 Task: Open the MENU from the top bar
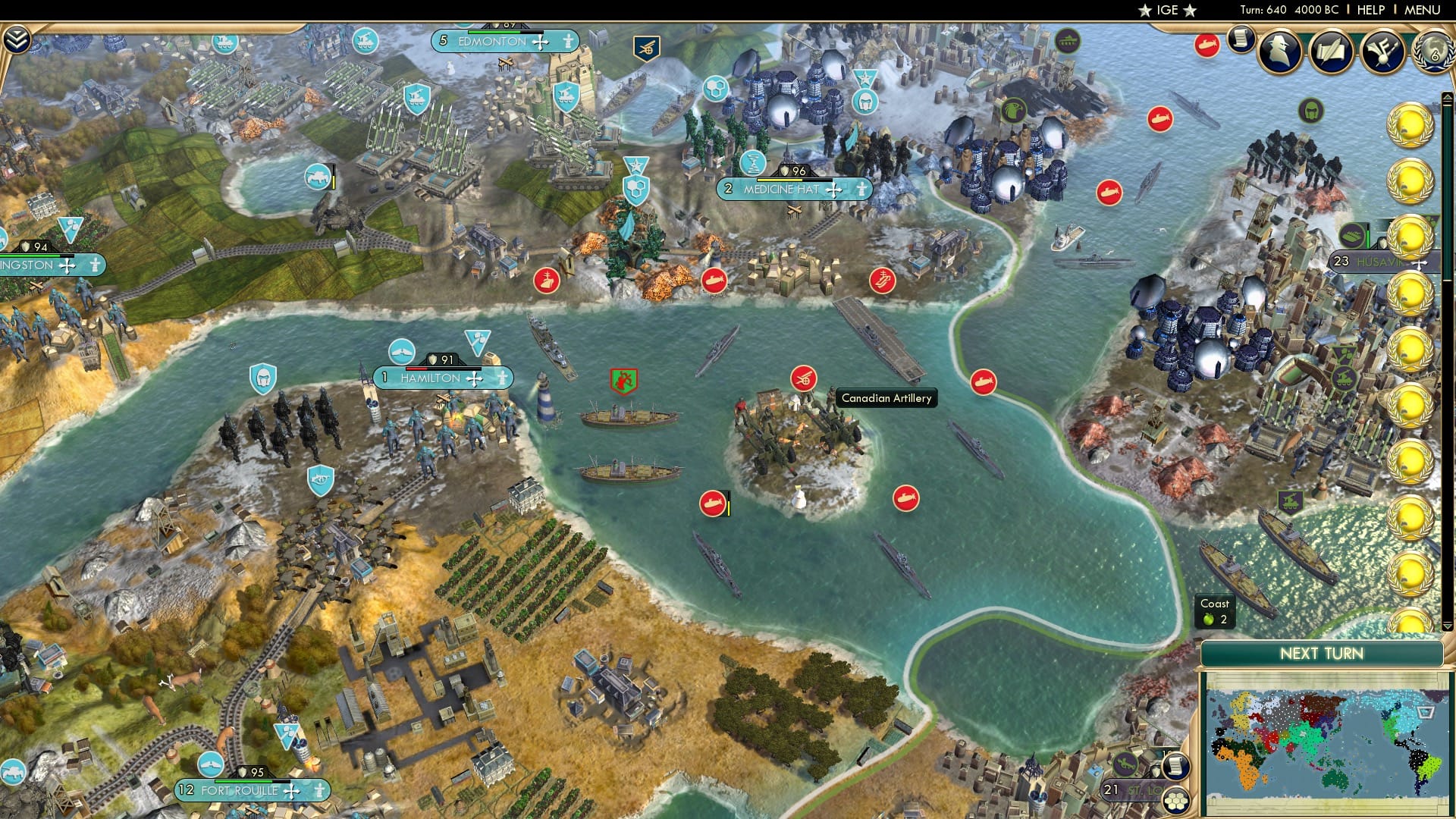1421,10
